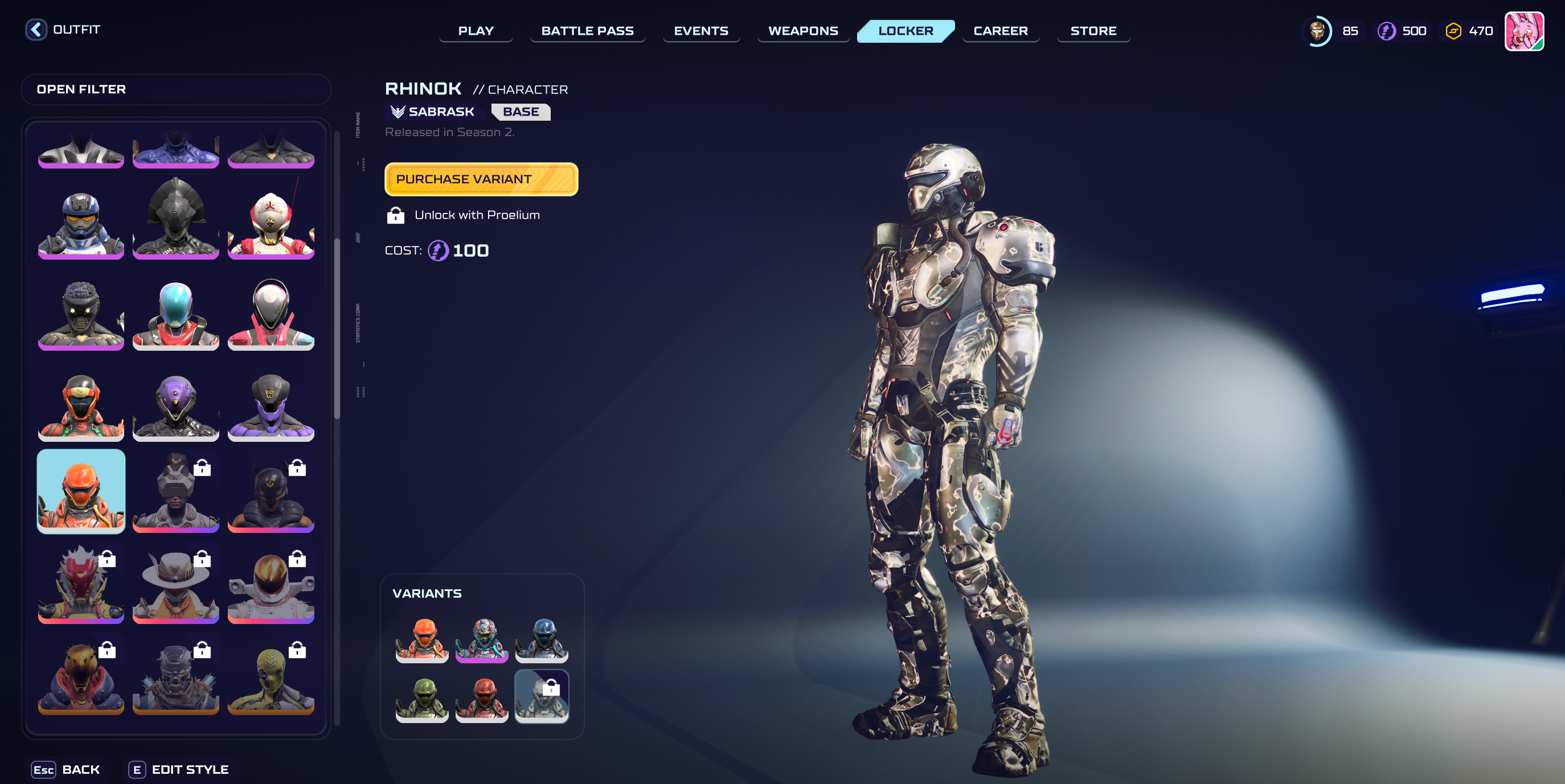Choose the blue Rhinok variant
1565x784 pixels.
[x=541, y=639]
